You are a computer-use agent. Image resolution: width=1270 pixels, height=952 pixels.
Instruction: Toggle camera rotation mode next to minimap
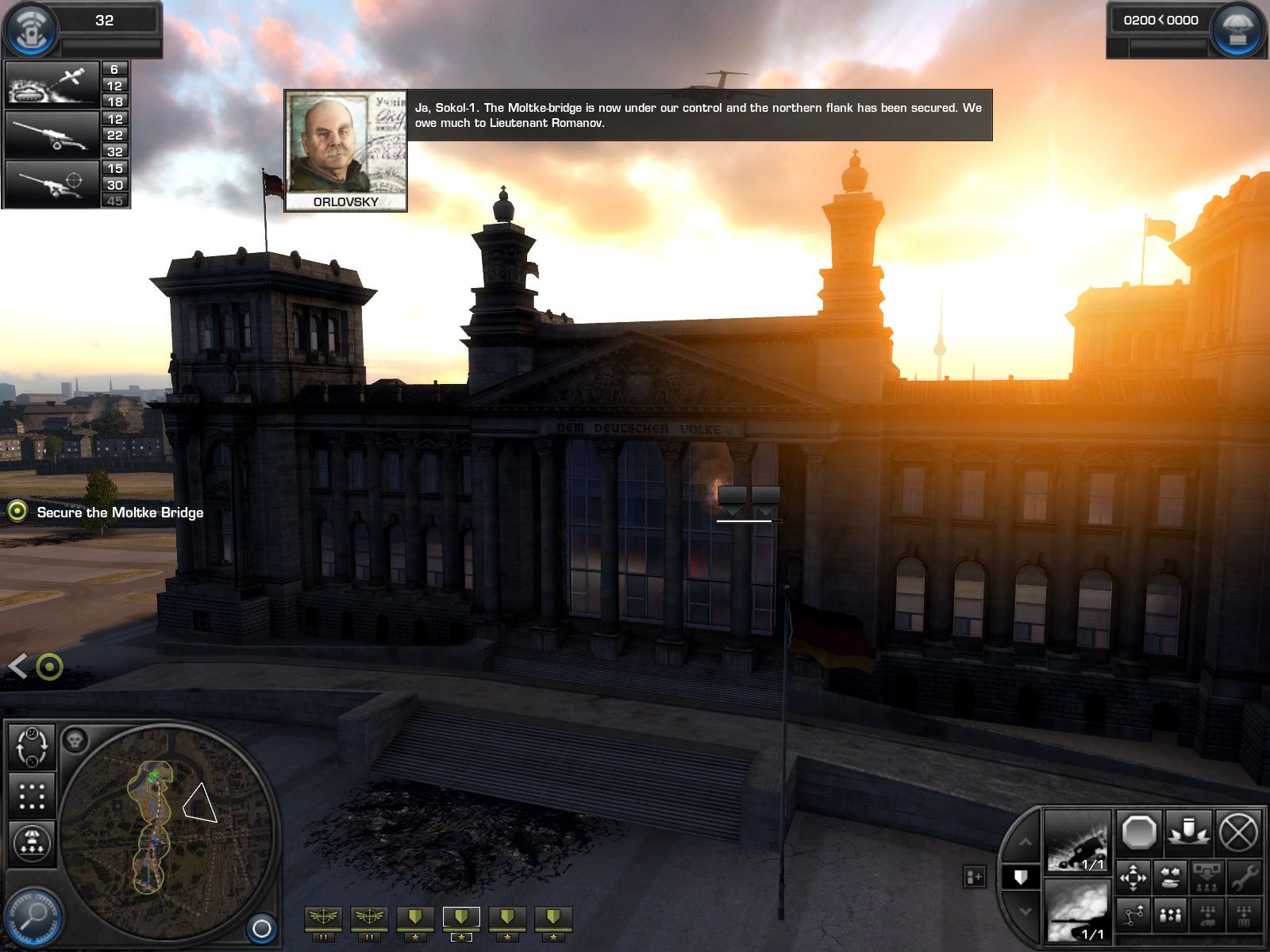pyautogui.click(x=32, y=746)
